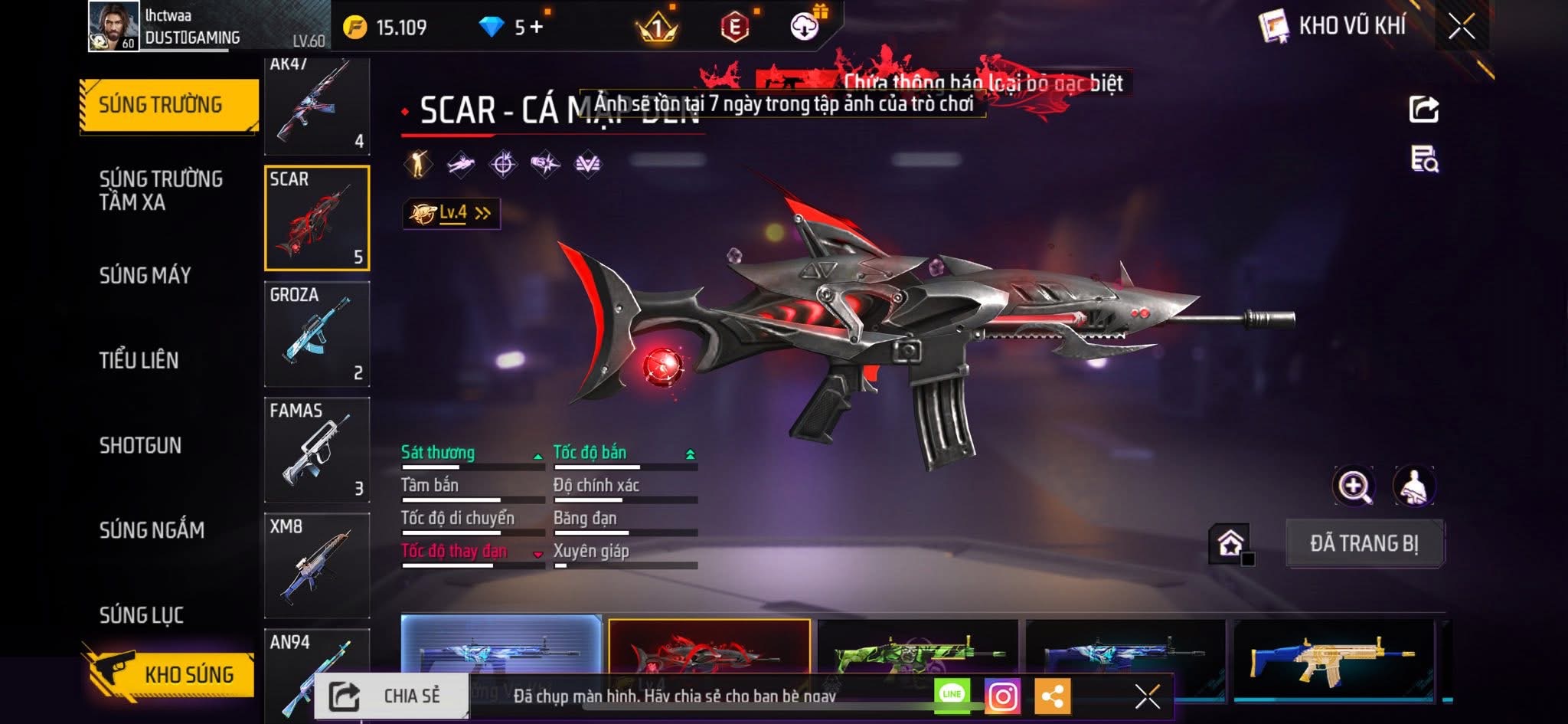Click the Đã Trang Bị equip button
Viewport: 1568px width, 724px height.
(x=1364, y=543)
